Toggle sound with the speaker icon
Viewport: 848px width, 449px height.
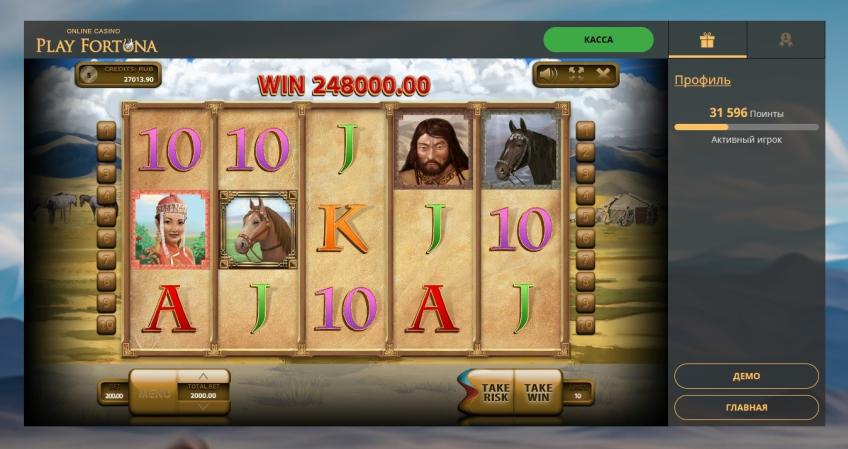(x=548, y=73)
